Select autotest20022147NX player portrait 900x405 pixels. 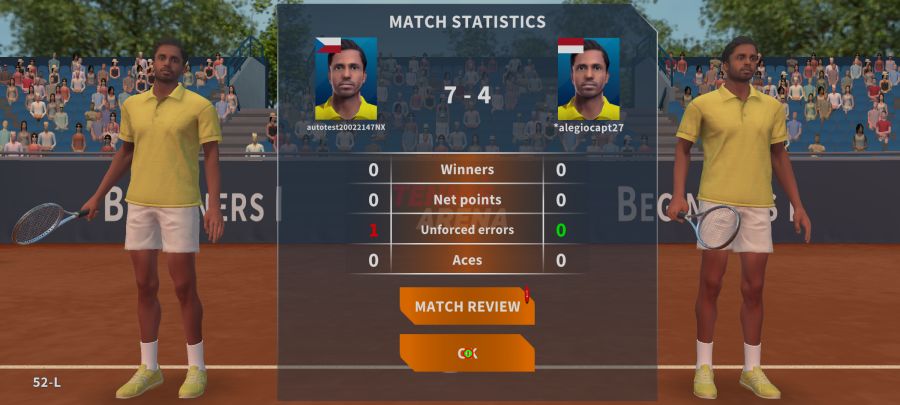click(x=346, y=80)
